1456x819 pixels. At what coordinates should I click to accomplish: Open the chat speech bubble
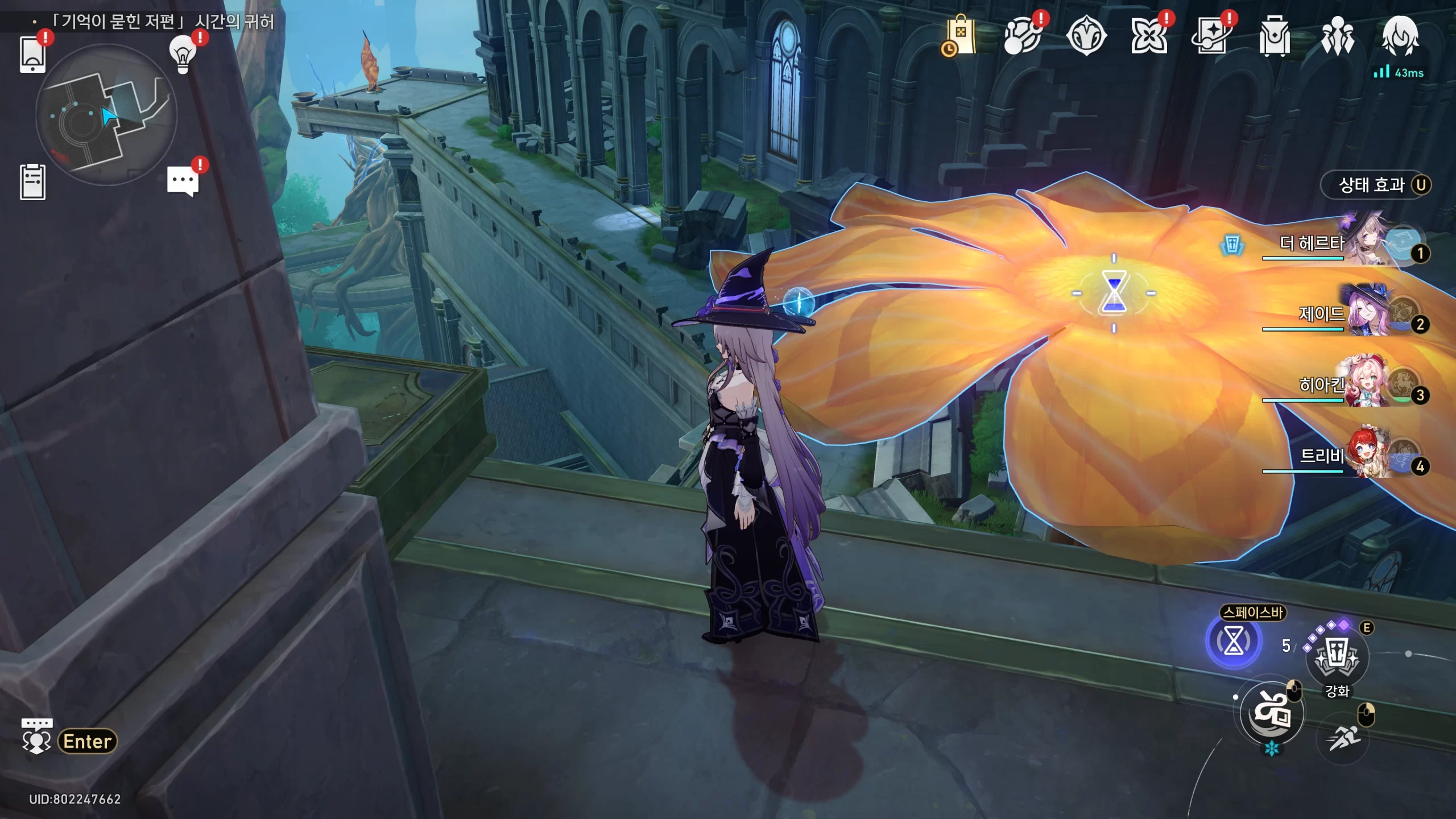[x=183, y=182]
